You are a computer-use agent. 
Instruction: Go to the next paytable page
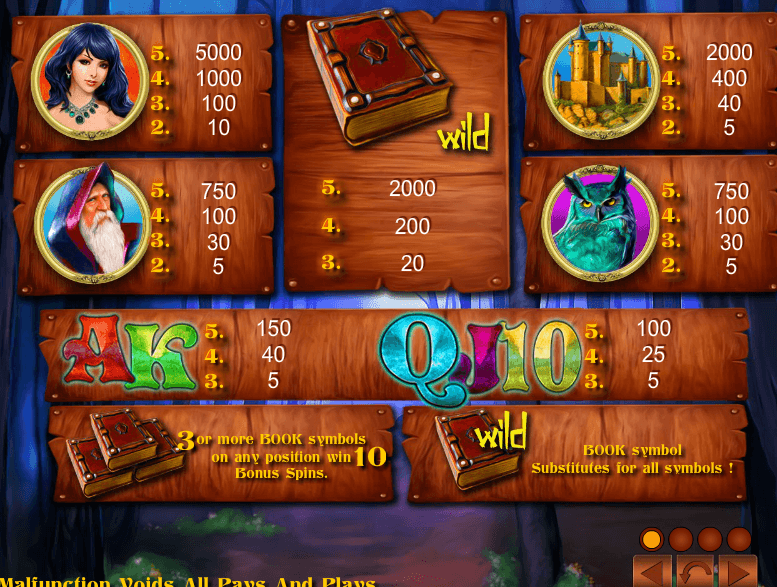pos(739,573)
